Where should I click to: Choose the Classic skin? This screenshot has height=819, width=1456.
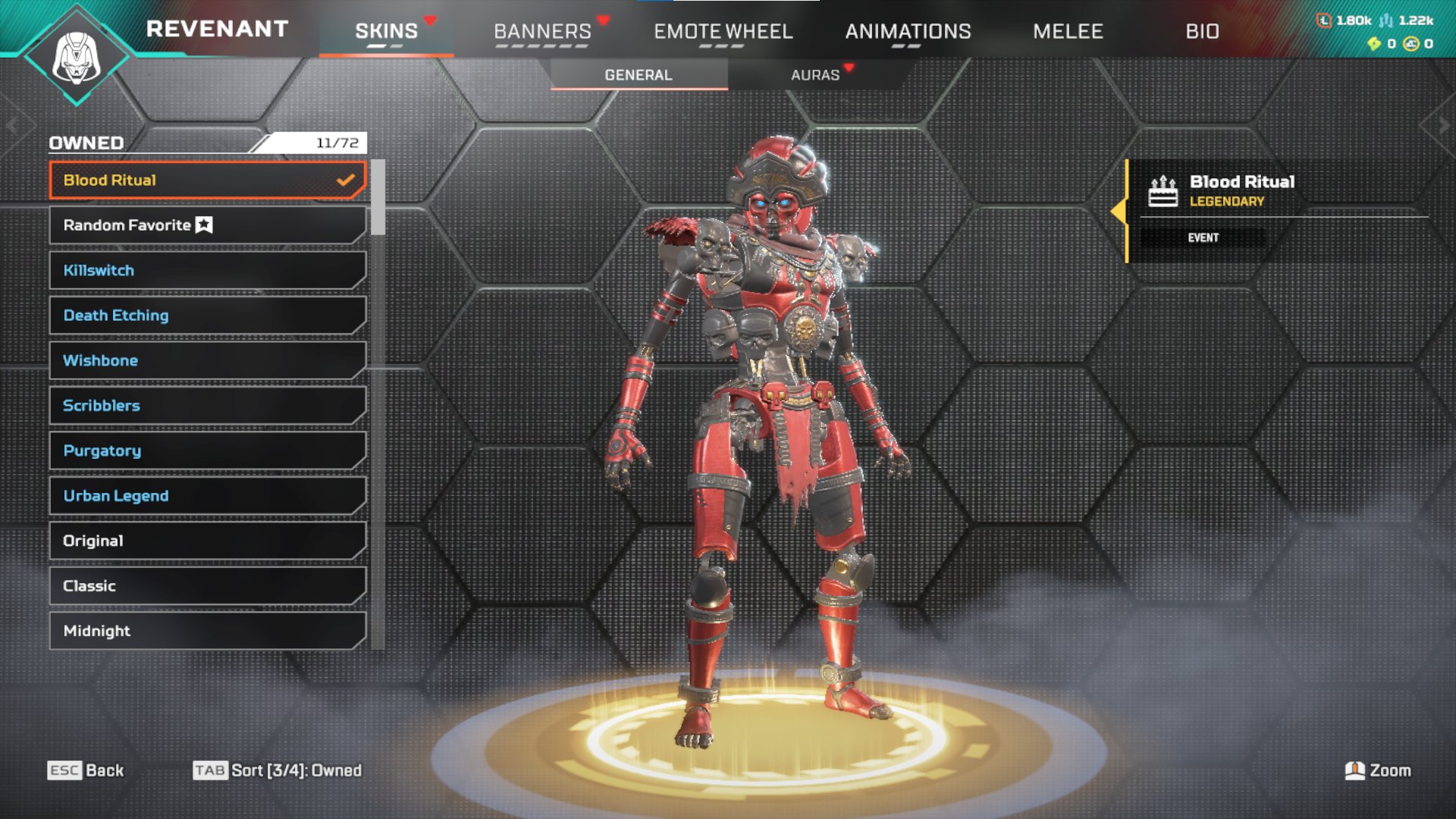(x=207, y=585)
